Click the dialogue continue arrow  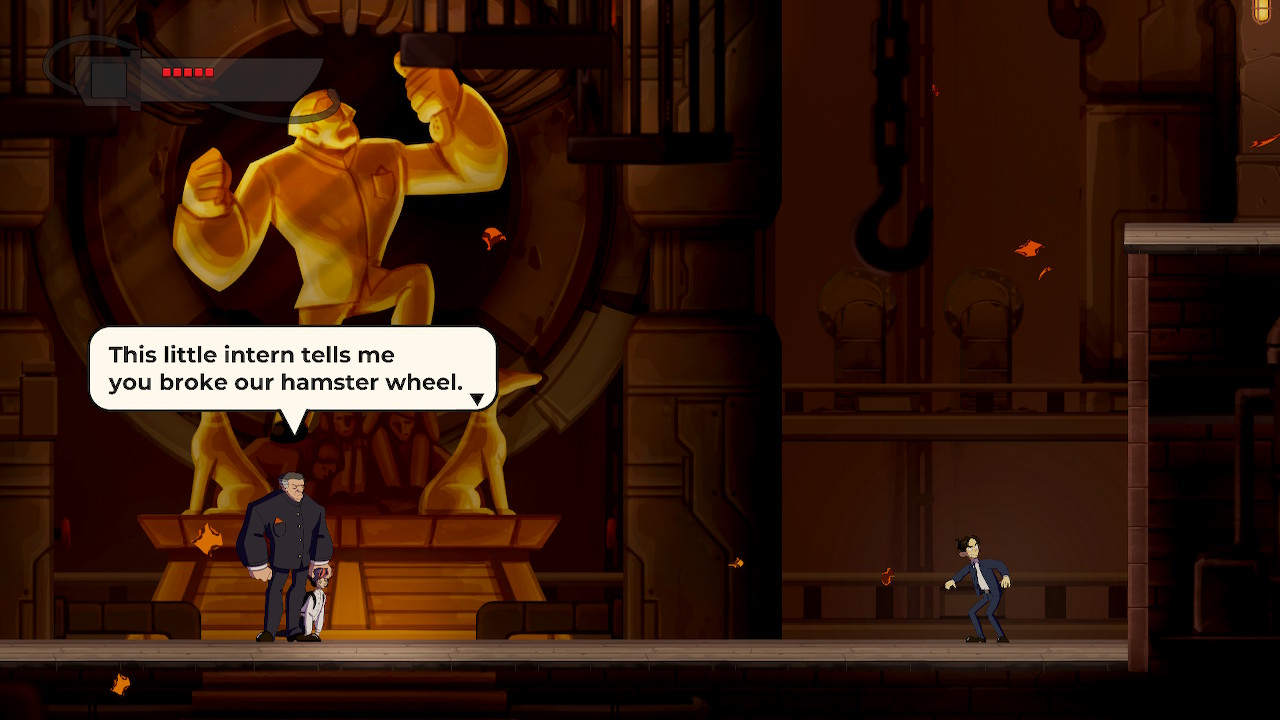coord(477,399)
